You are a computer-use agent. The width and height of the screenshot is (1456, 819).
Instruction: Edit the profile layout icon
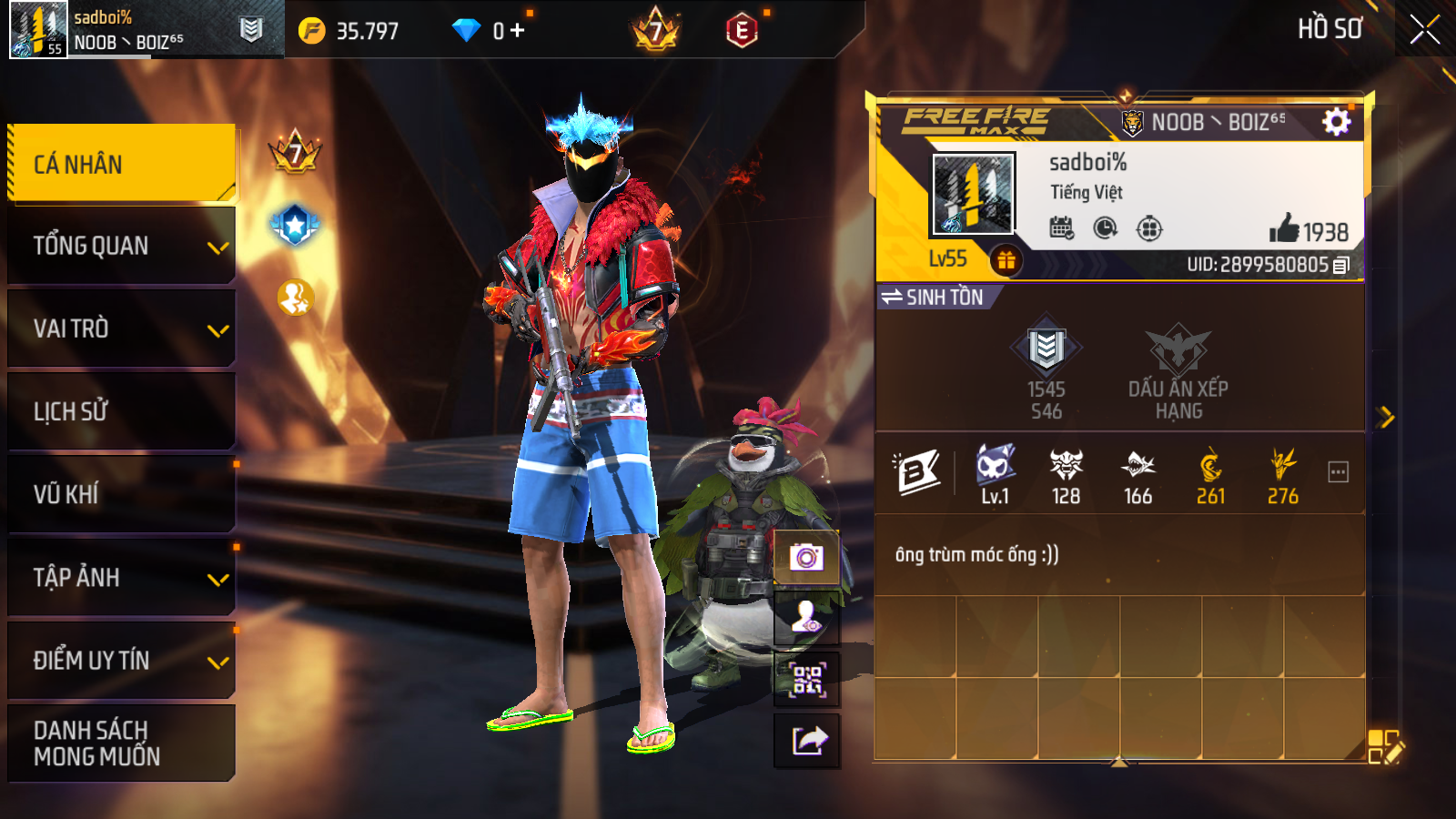point(1384,746)
